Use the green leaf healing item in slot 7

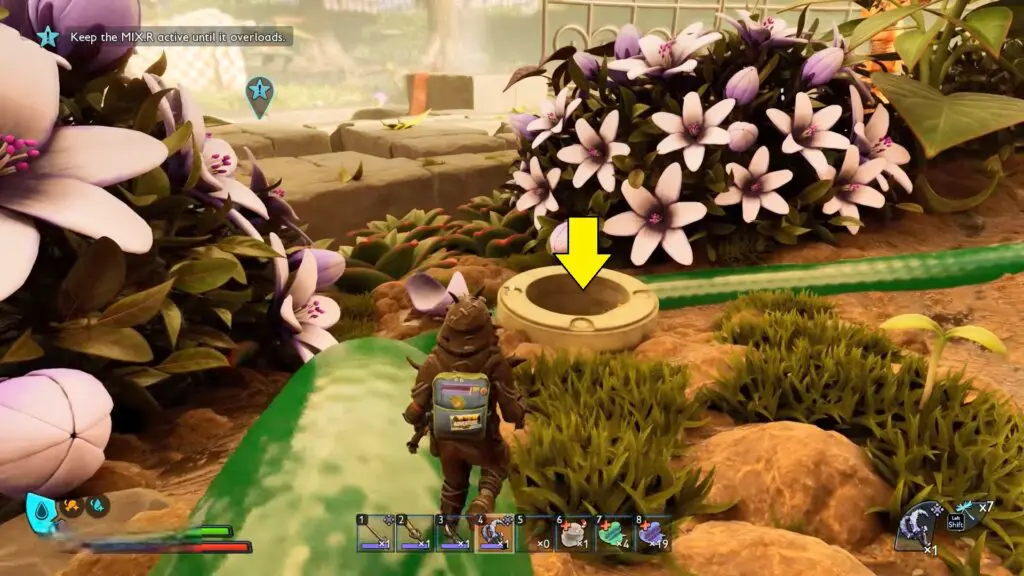tap(613, 533)
